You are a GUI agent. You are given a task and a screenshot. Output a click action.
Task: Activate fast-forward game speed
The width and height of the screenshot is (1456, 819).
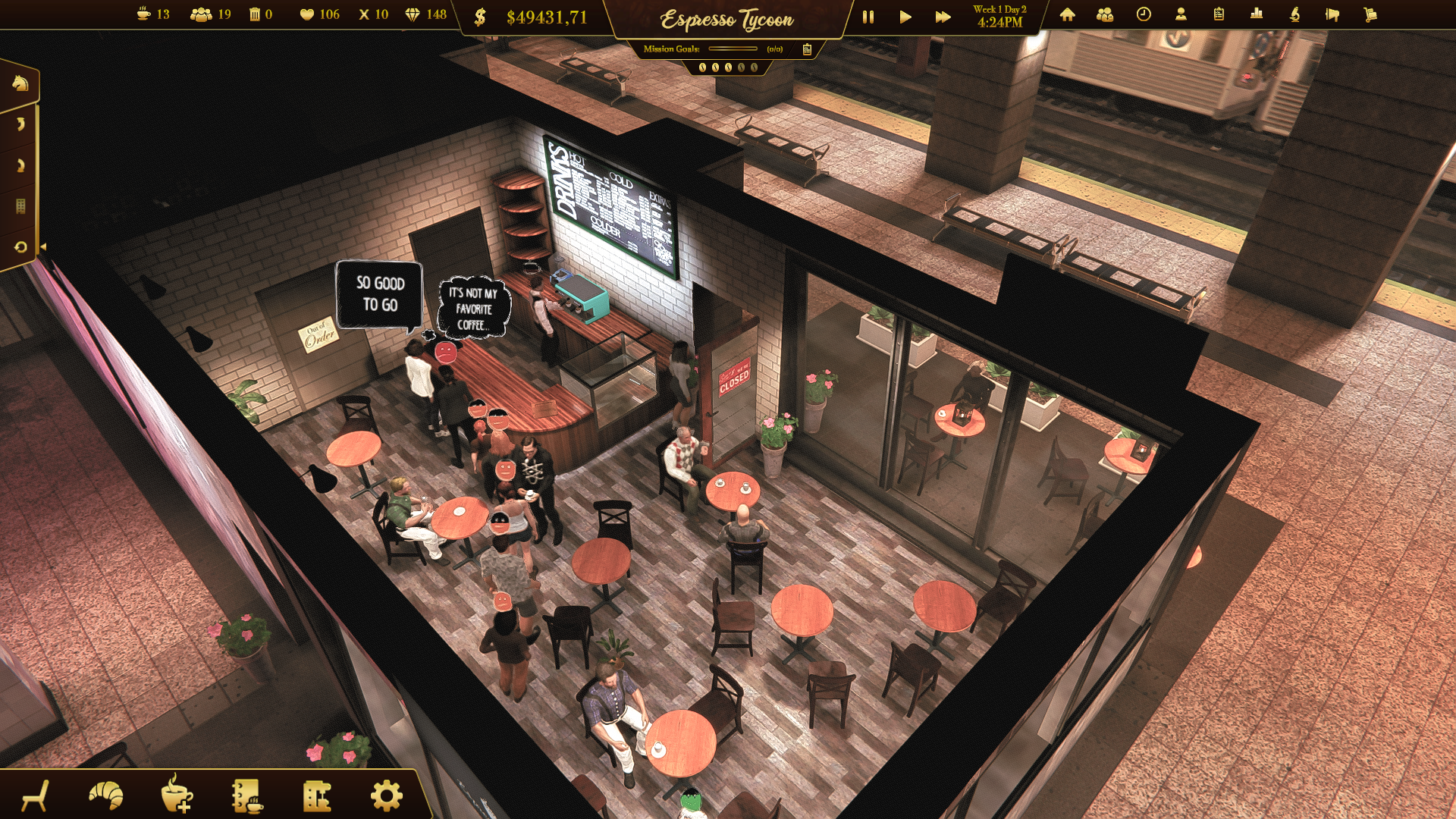[x=943, y=17]
